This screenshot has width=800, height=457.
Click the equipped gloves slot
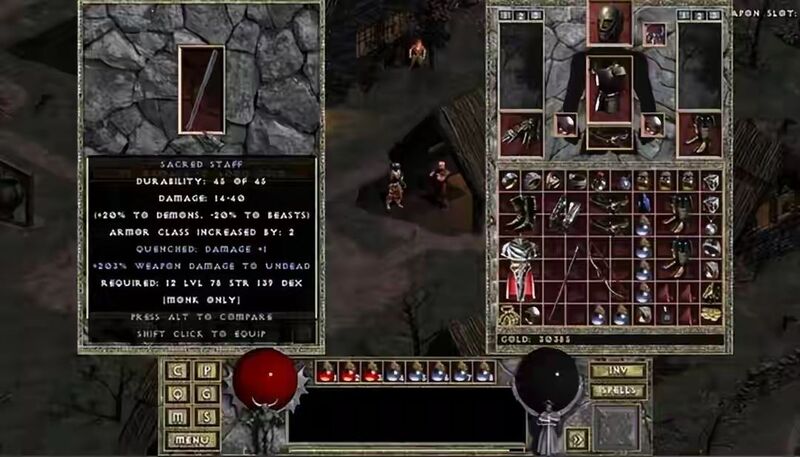(x=521, y=134)
